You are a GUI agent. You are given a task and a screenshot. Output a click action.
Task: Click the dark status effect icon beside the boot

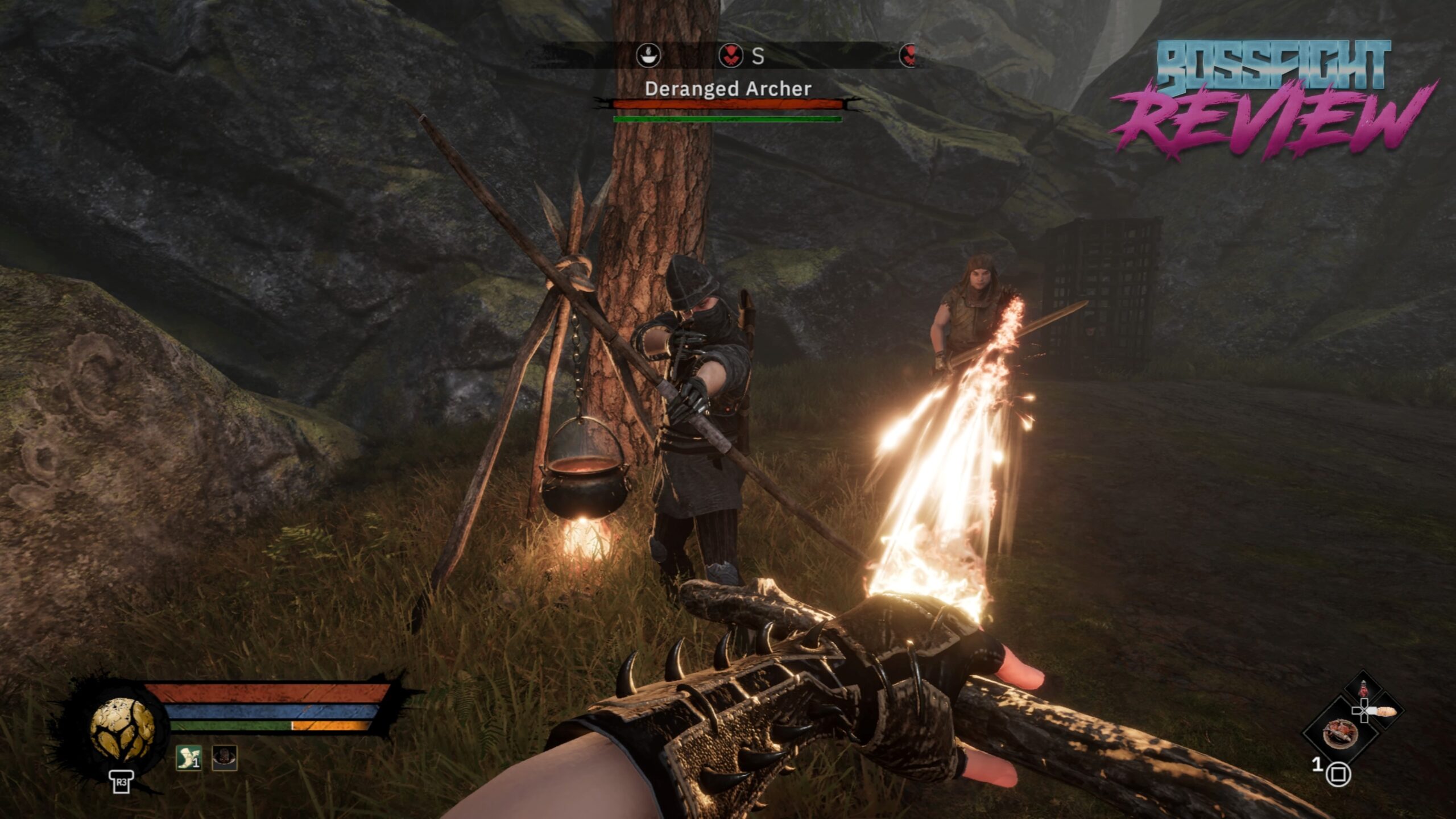click(x=224, y=758)
